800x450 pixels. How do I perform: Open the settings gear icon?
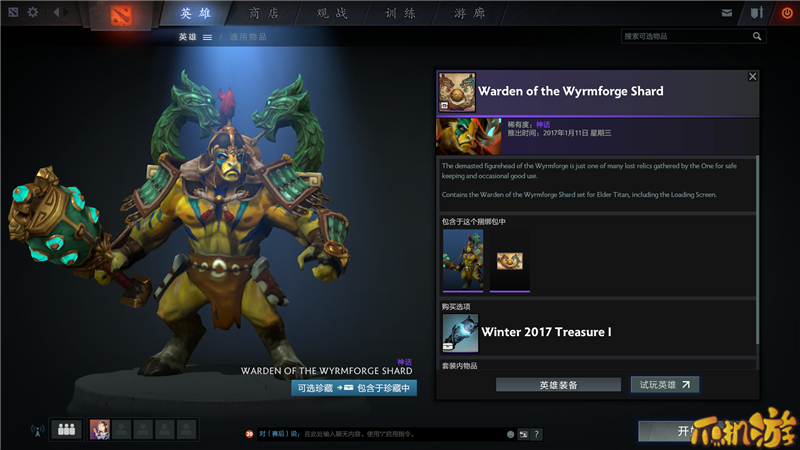click(32, 13)
